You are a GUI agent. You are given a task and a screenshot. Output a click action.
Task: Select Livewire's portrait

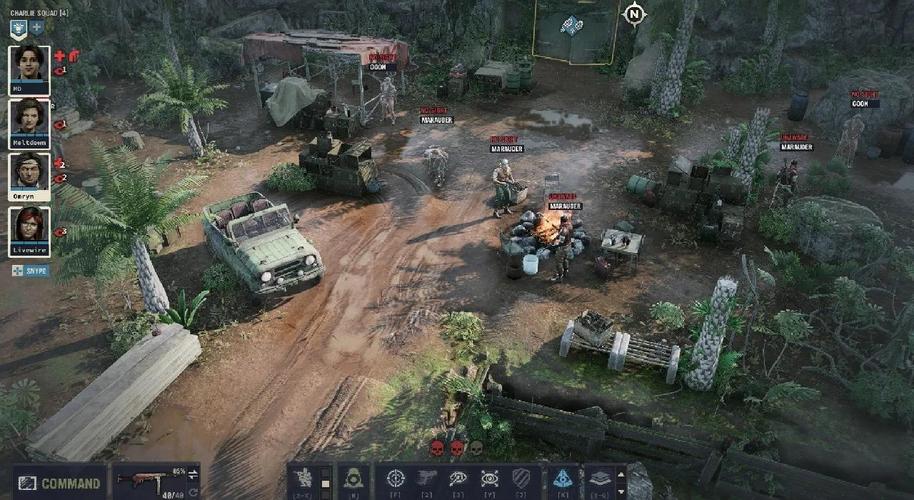pyautogui.click(x=29, y=229)
